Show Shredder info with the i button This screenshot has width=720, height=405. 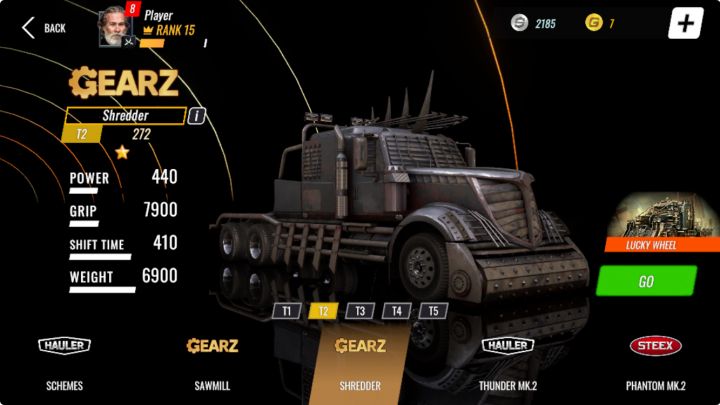(197, 115)
